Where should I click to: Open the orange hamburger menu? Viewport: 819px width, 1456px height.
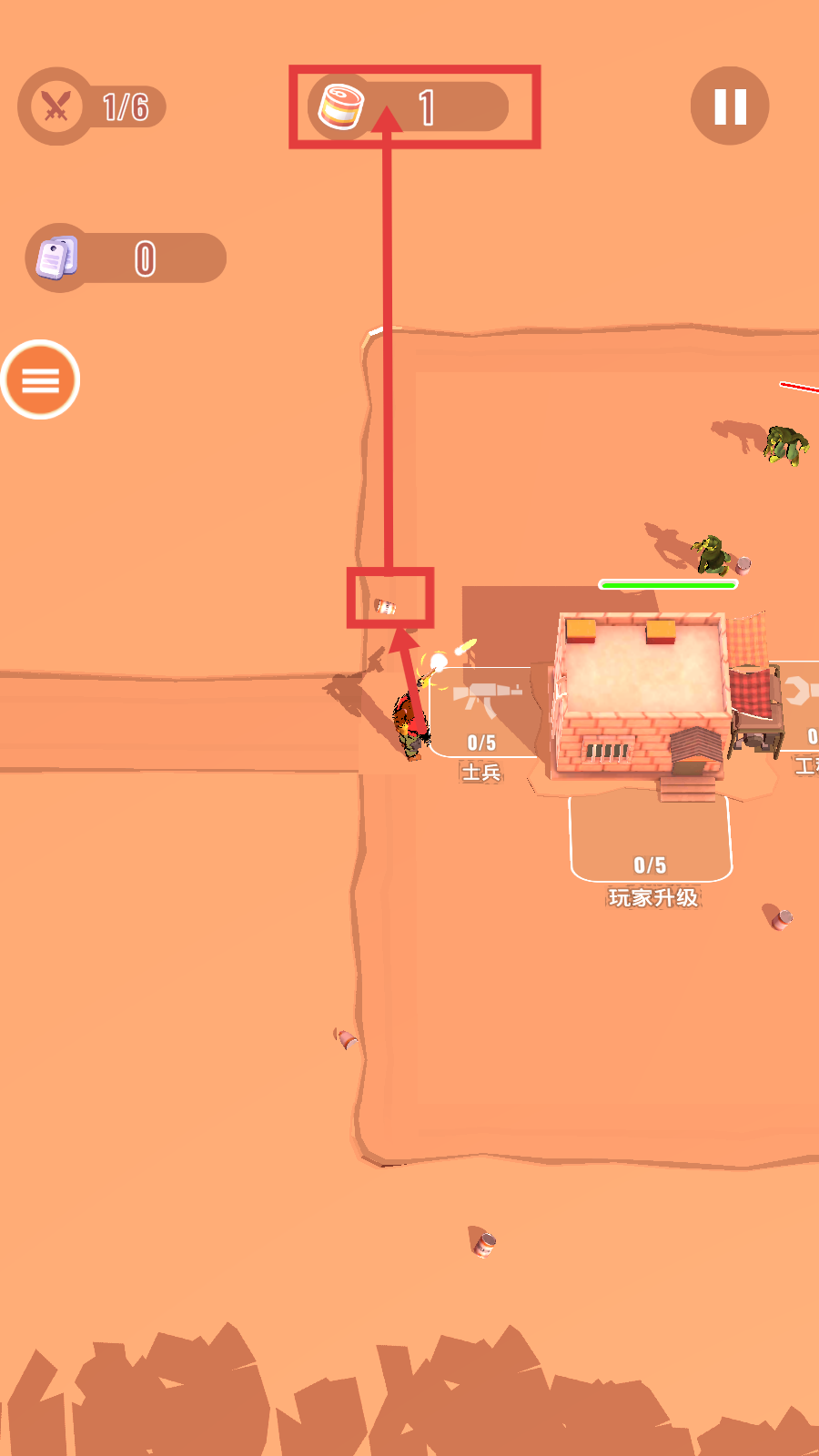pos(40,379)
